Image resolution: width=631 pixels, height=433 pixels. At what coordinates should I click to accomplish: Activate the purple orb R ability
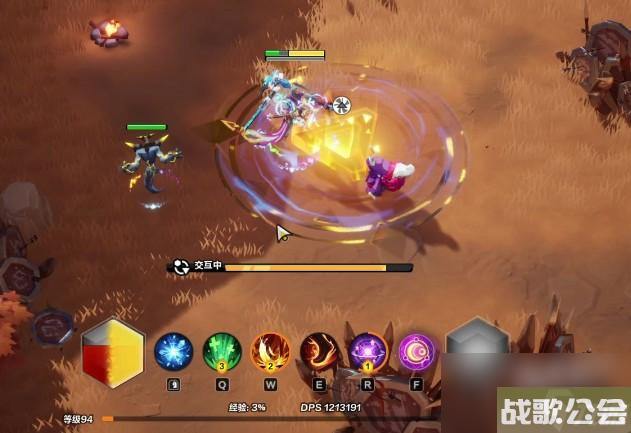(368, 352)
